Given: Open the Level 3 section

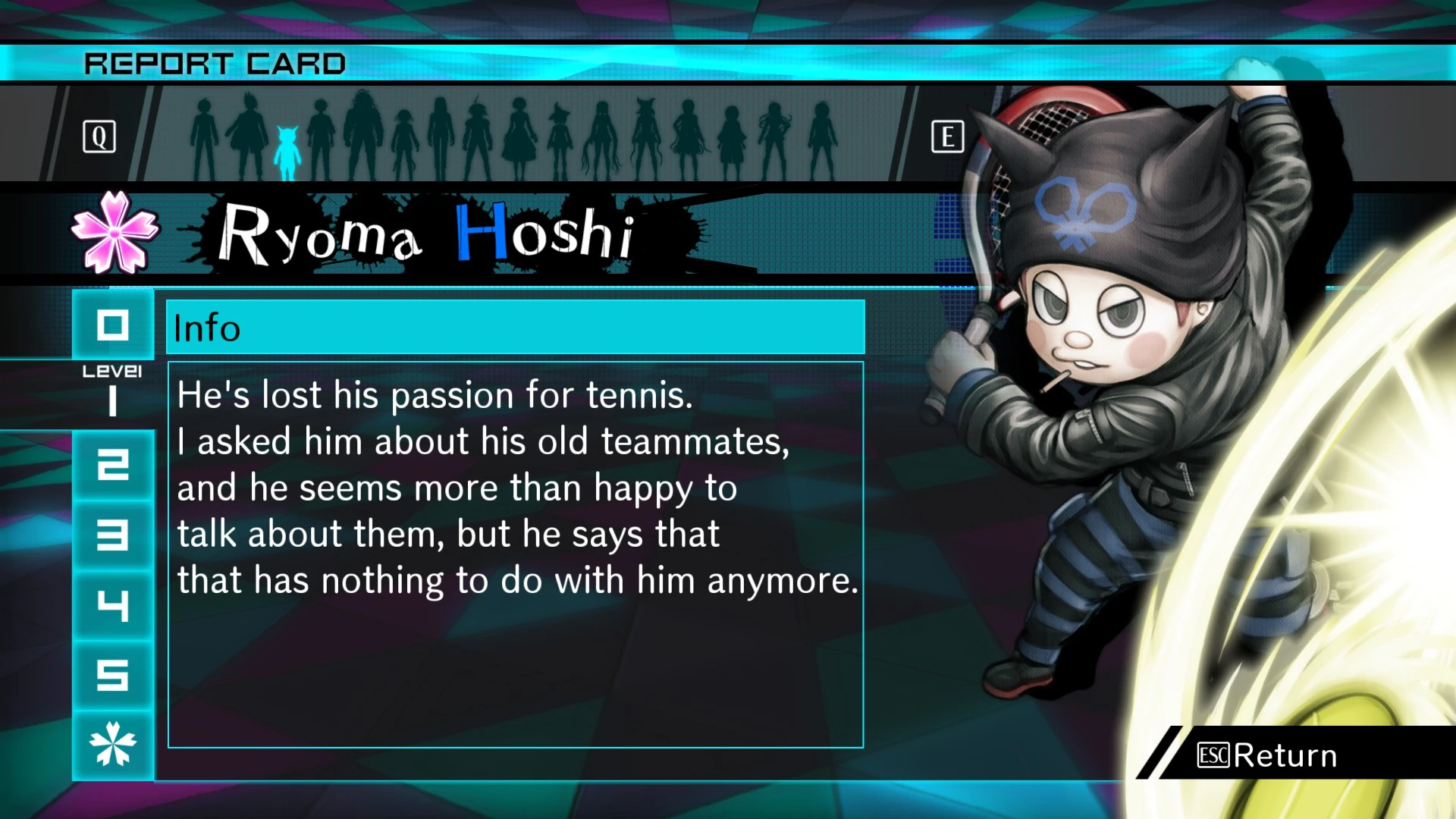Looking at the screenshot, I should point(112,535).
